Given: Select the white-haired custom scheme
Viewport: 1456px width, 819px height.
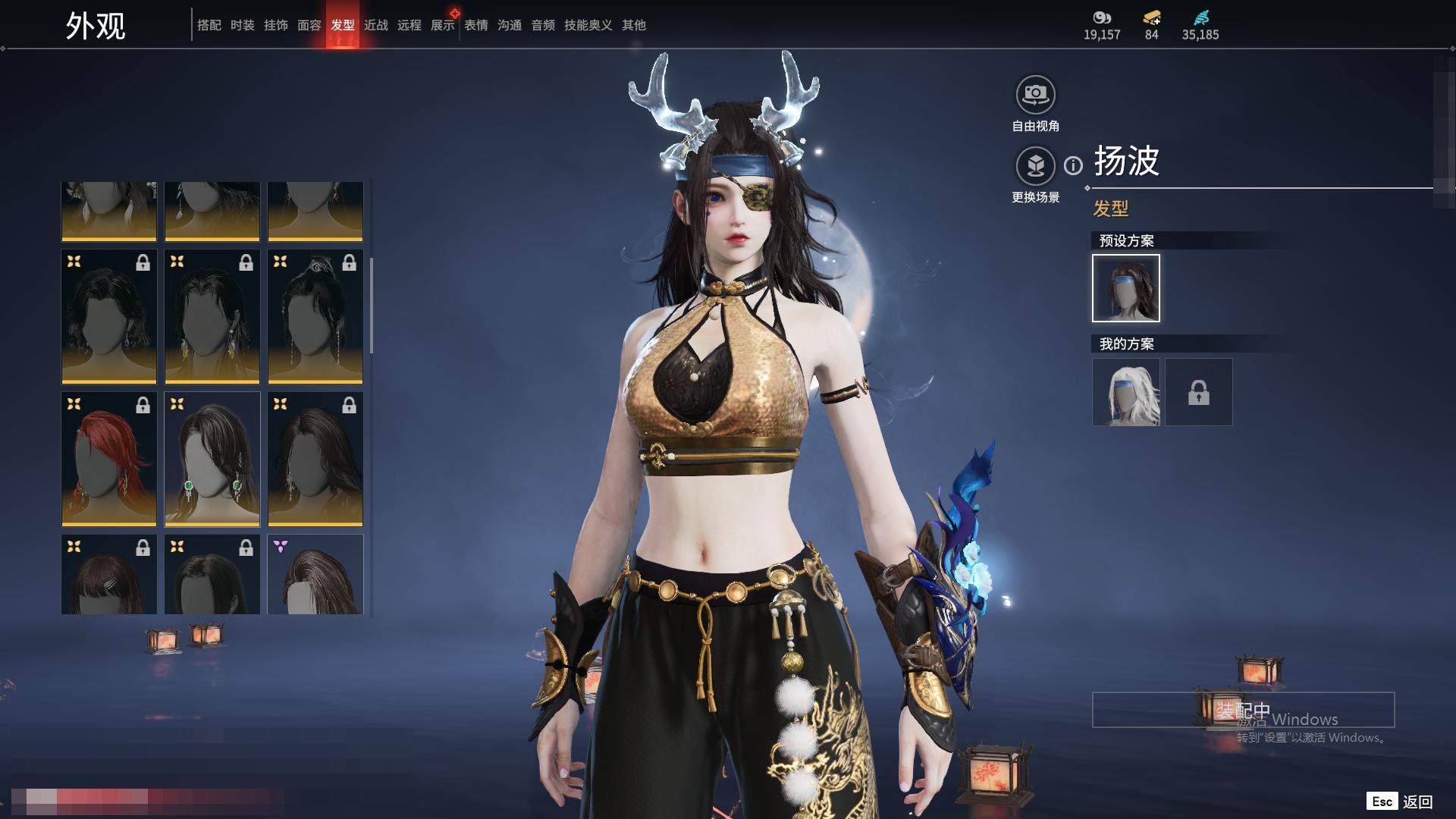Looking at the screenshot, I should [1125, 392].
